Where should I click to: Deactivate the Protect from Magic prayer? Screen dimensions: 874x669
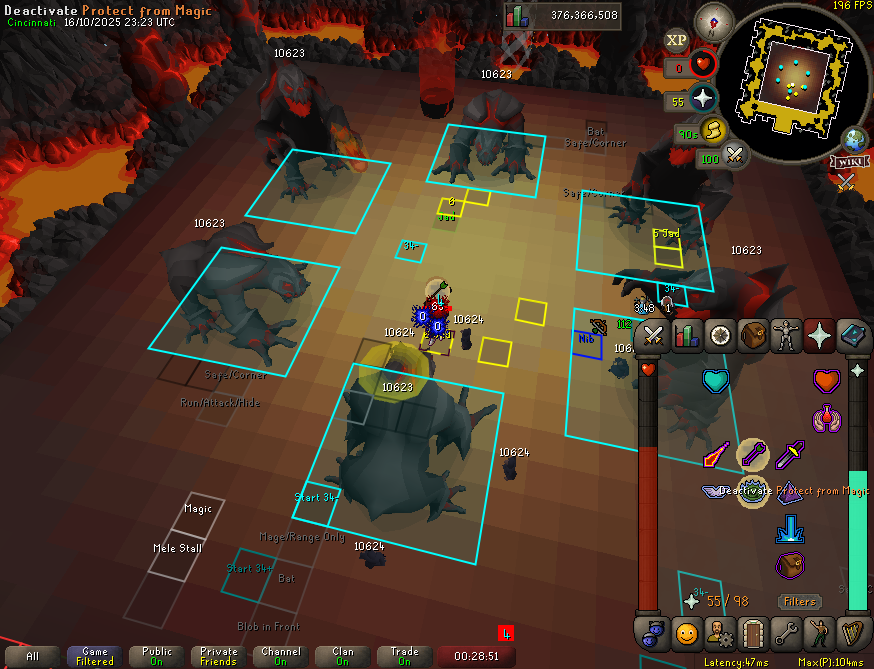click(x=752, y=490)
